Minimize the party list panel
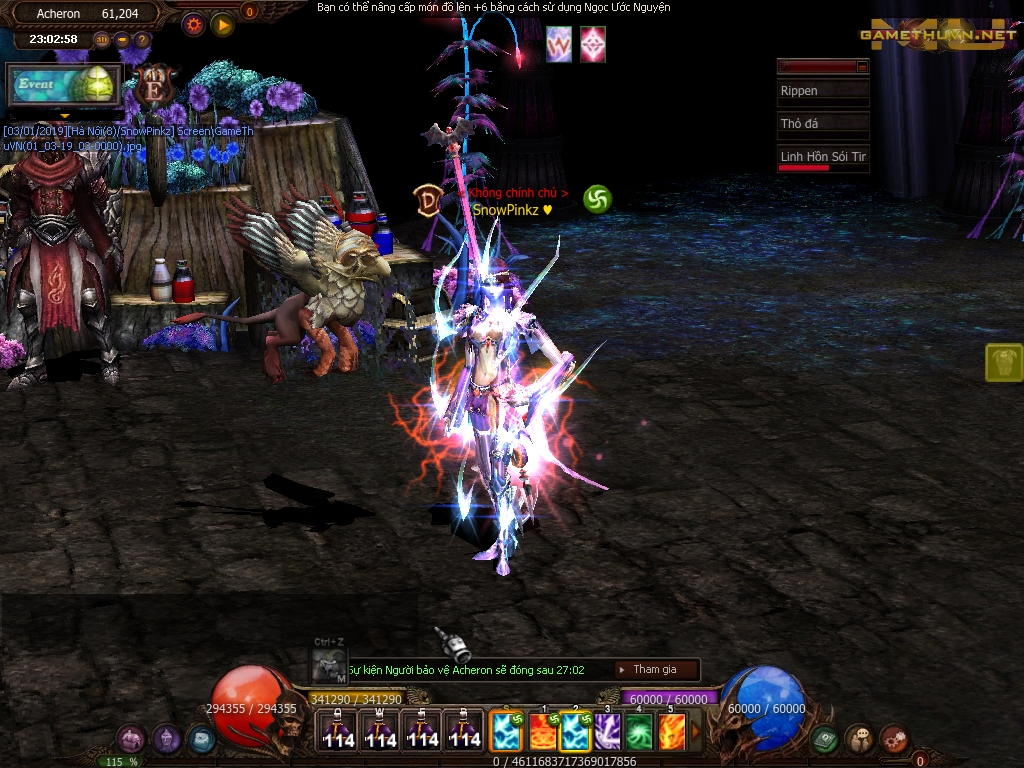This screenshot has width=1024, height=768. pyautogui.click(x=863, y=66)
